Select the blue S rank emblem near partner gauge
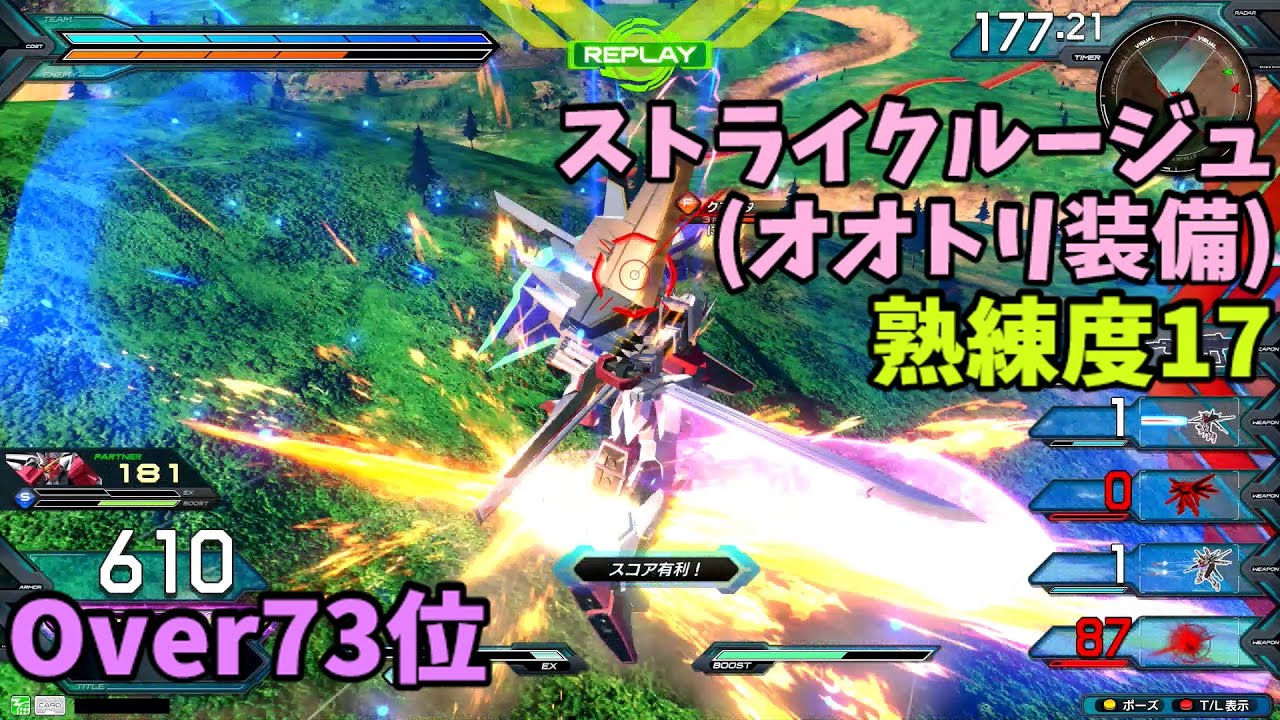Image resolution: width=1280 pixels, height=720 pixels. point(24,500)
